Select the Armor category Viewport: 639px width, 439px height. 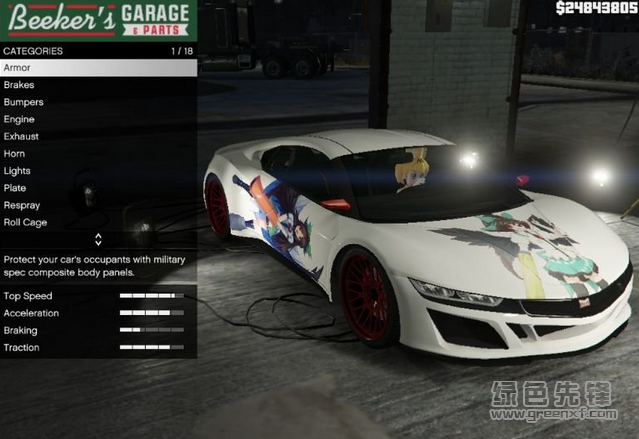coord(98,68)
